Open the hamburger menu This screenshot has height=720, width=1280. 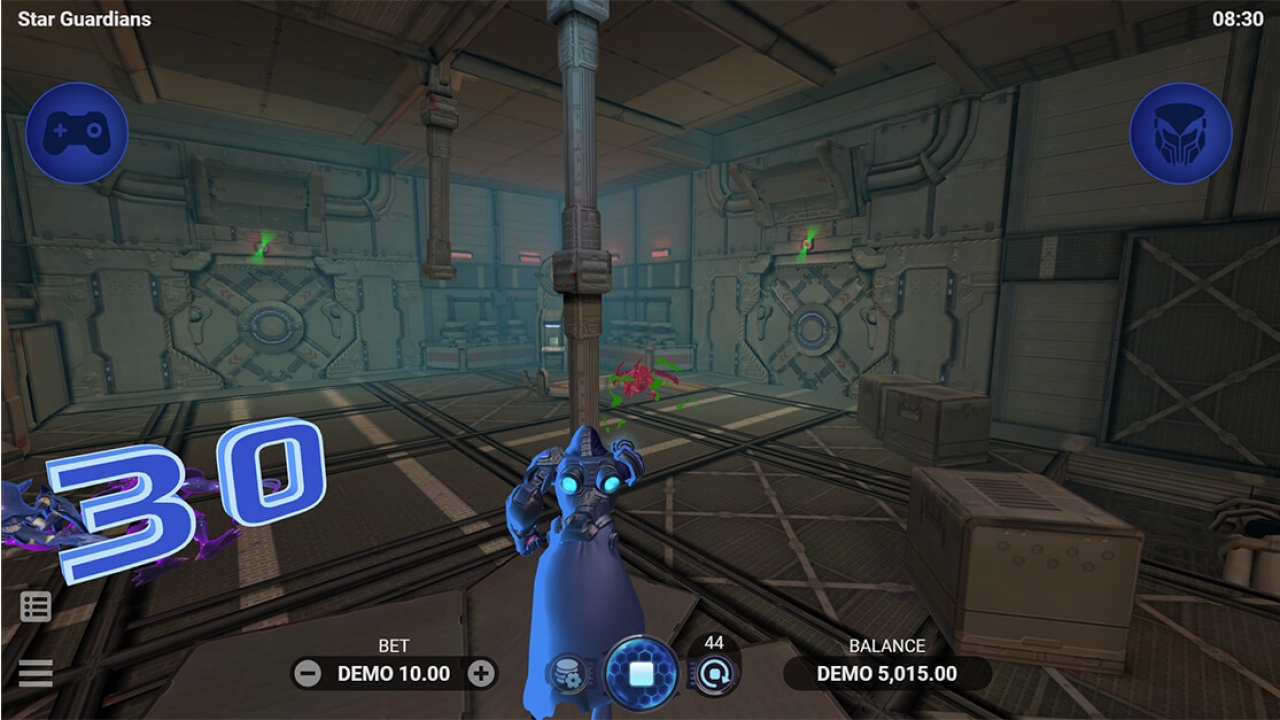coord(35,673)
